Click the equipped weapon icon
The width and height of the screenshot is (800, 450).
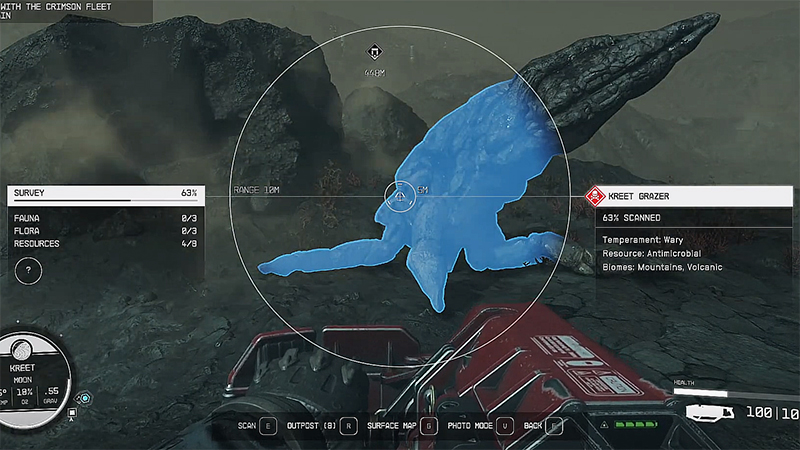(x=711, y=411)
